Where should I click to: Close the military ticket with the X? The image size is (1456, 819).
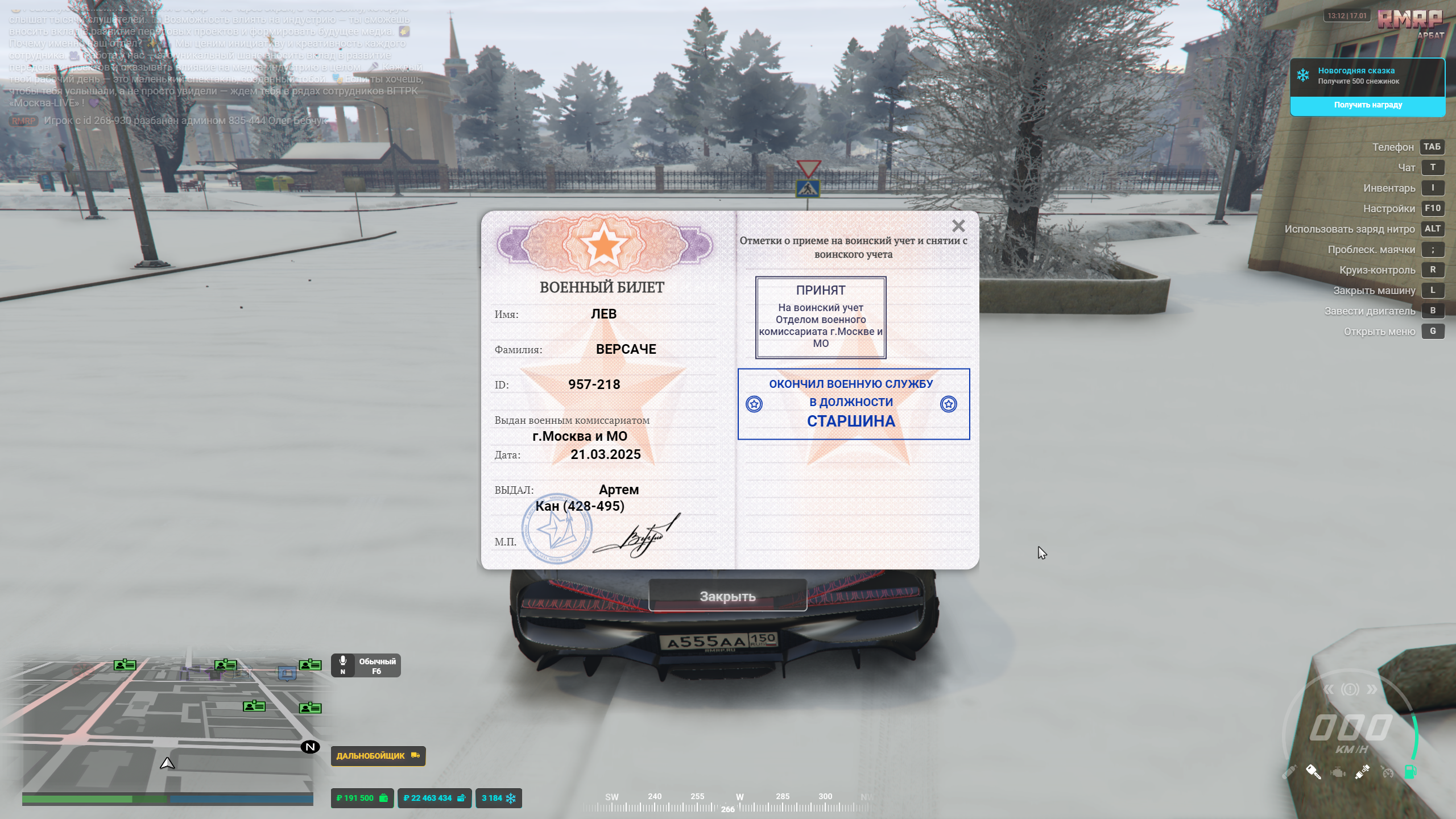[958, 226]
